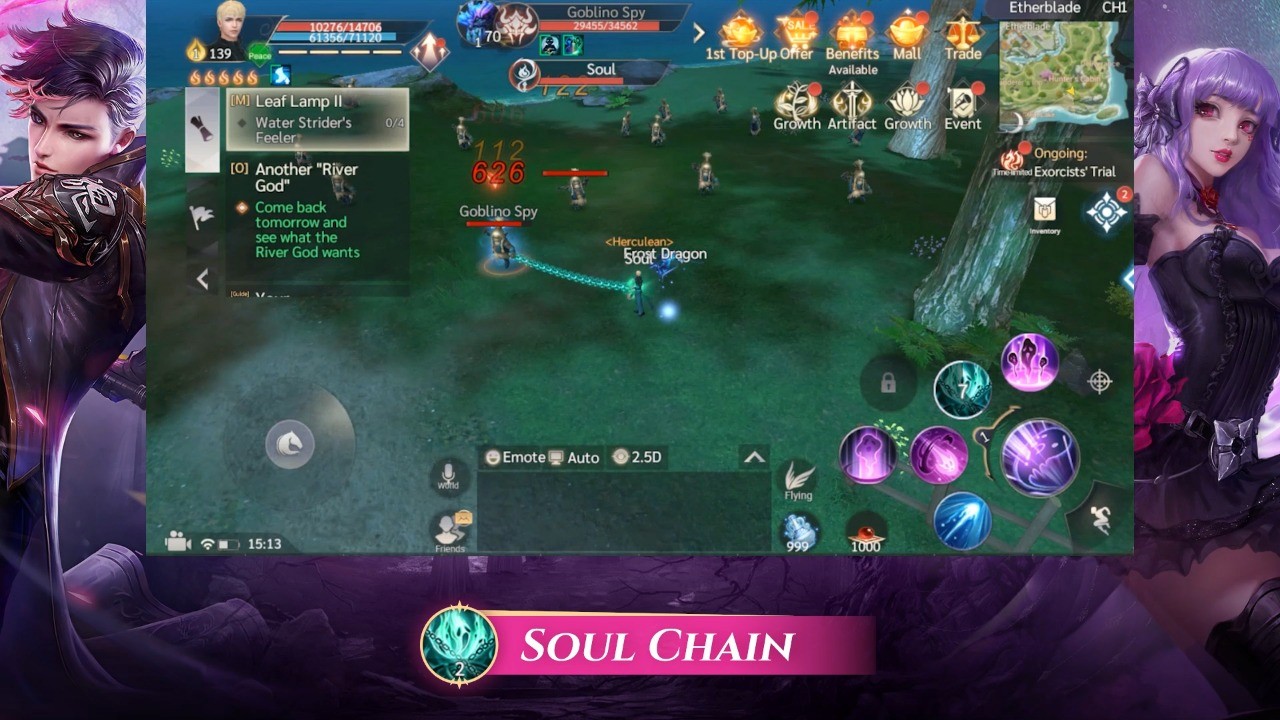Open the 1st Top-Up rewards
The height and width of the screenshot is (720, 1280).
[x=739, y=32]
